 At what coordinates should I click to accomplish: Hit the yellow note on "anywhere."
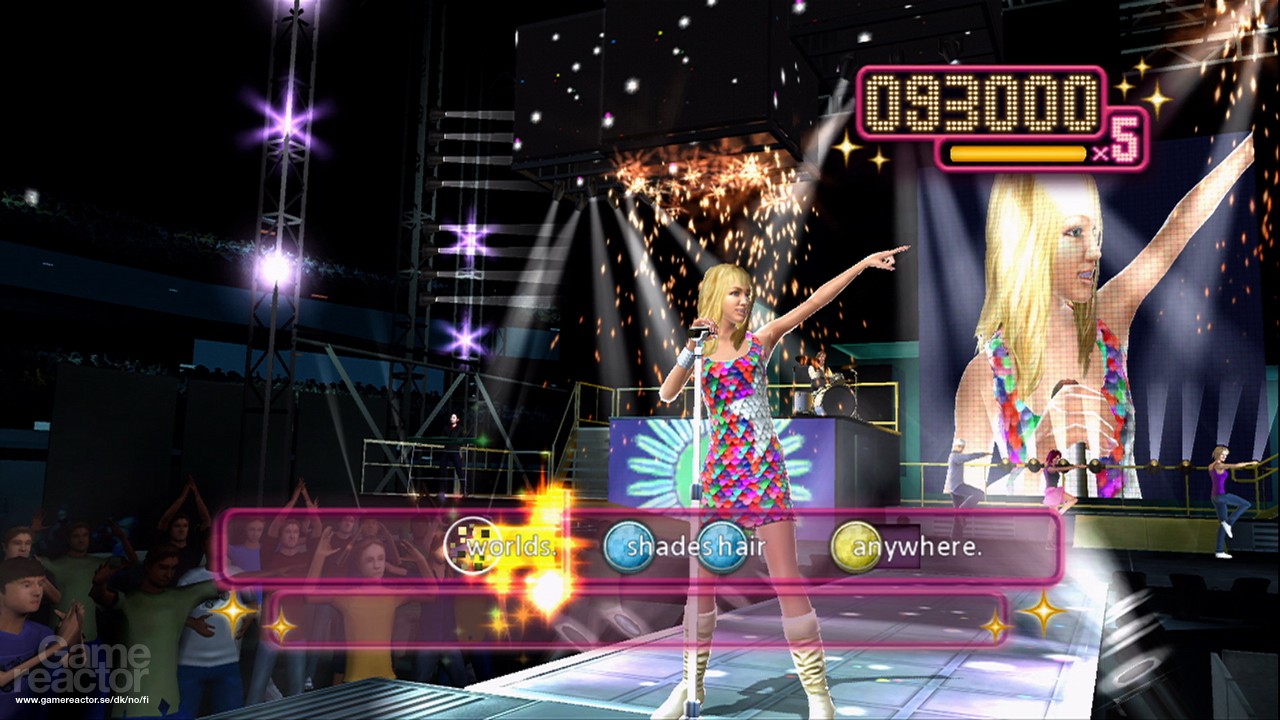pos(857,547)
